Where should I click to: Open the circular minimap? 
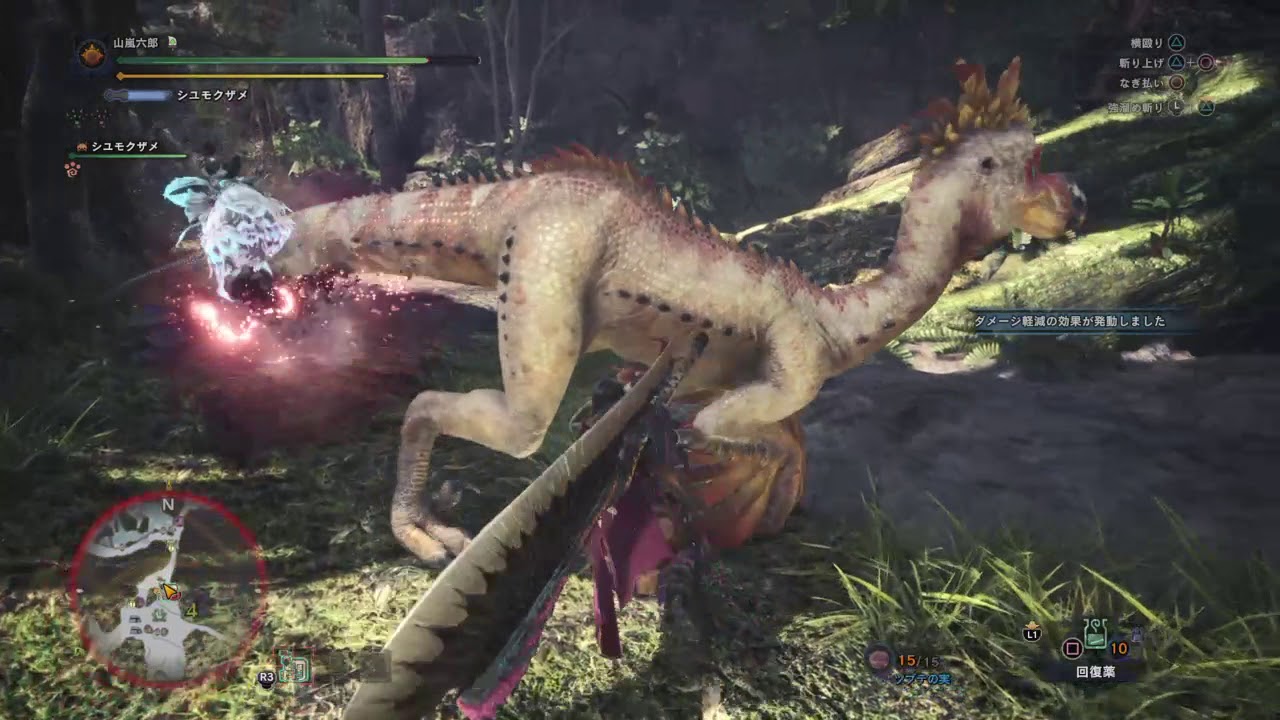(x=168, y=590)
